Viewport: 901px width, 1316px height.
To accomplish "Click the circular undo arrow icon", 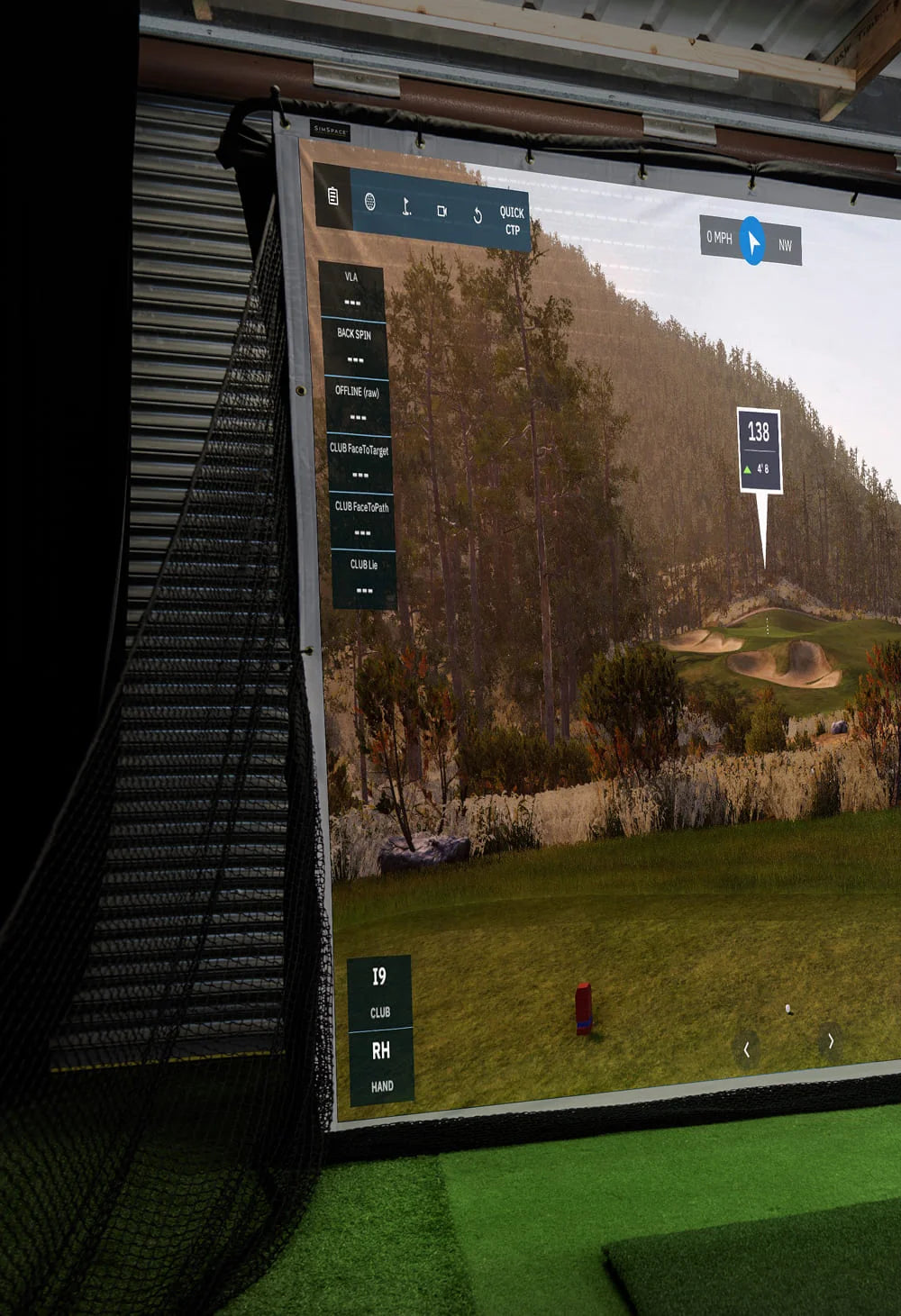I will pyautogui.click(x=478, y=215).
